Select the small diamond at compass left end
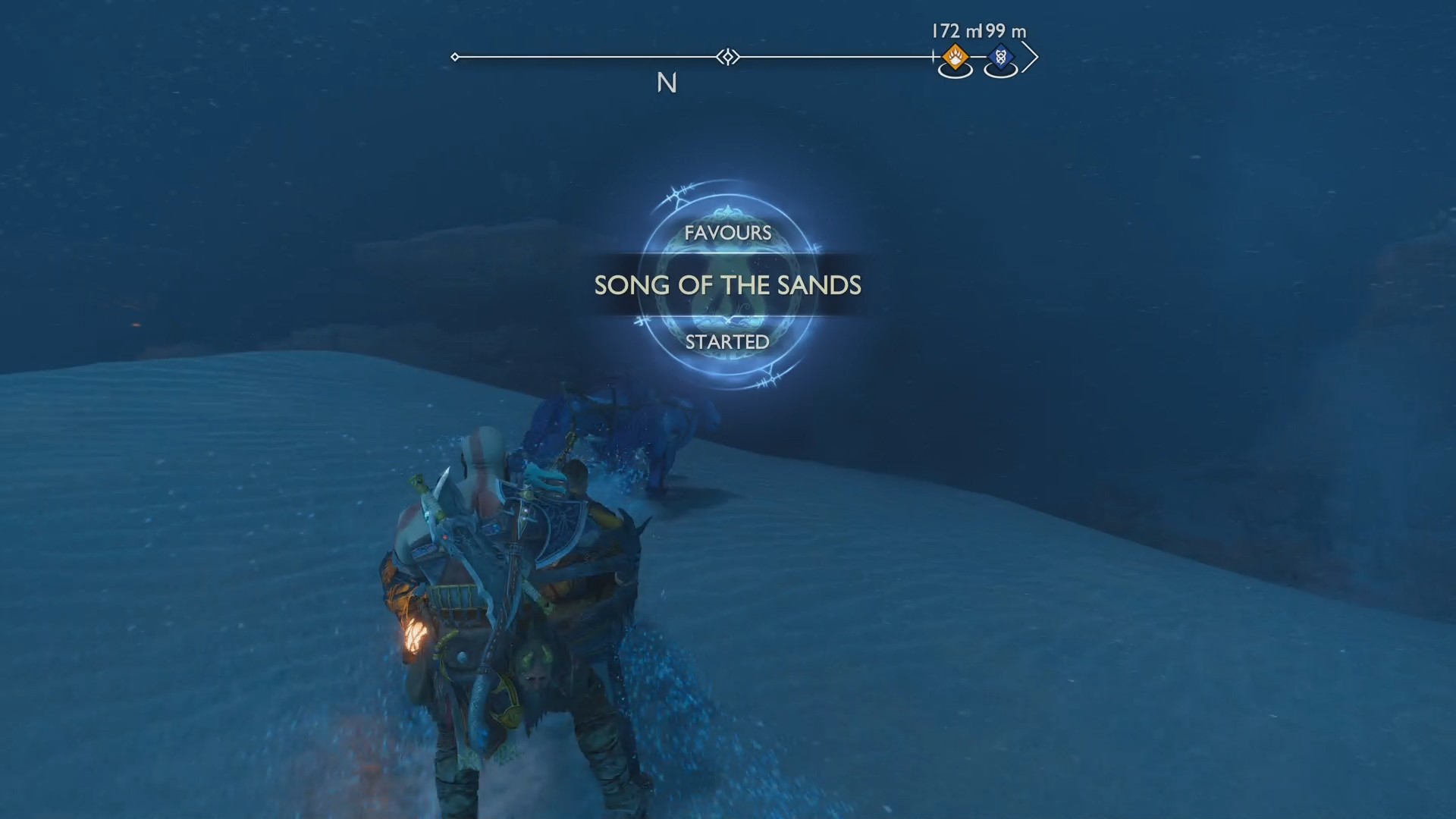This screenshot has width=1456, height=819. pyautogui.click(x=455, y=56)
